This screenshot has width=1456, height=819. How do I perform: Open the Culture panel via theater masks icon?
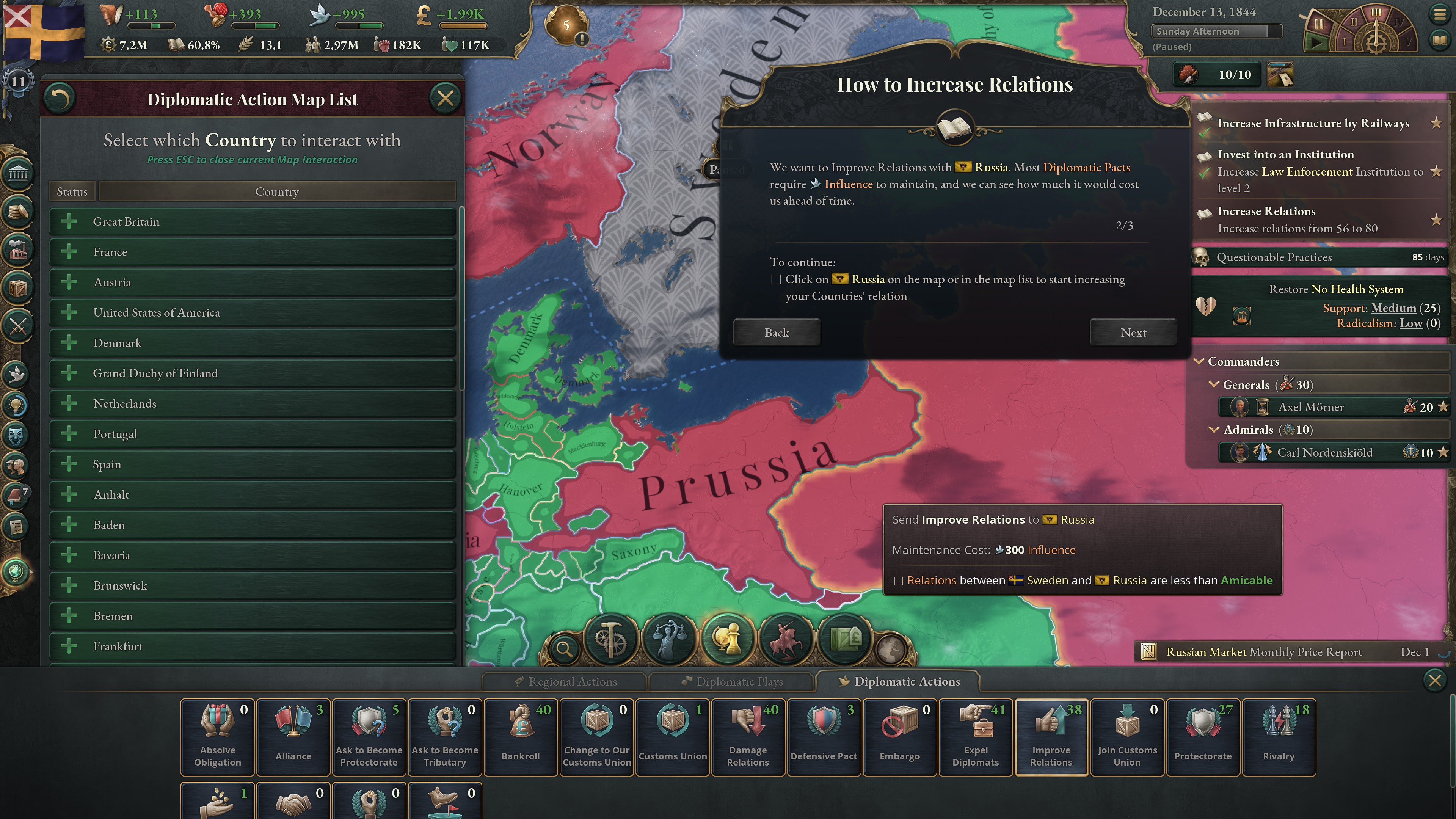15,435
